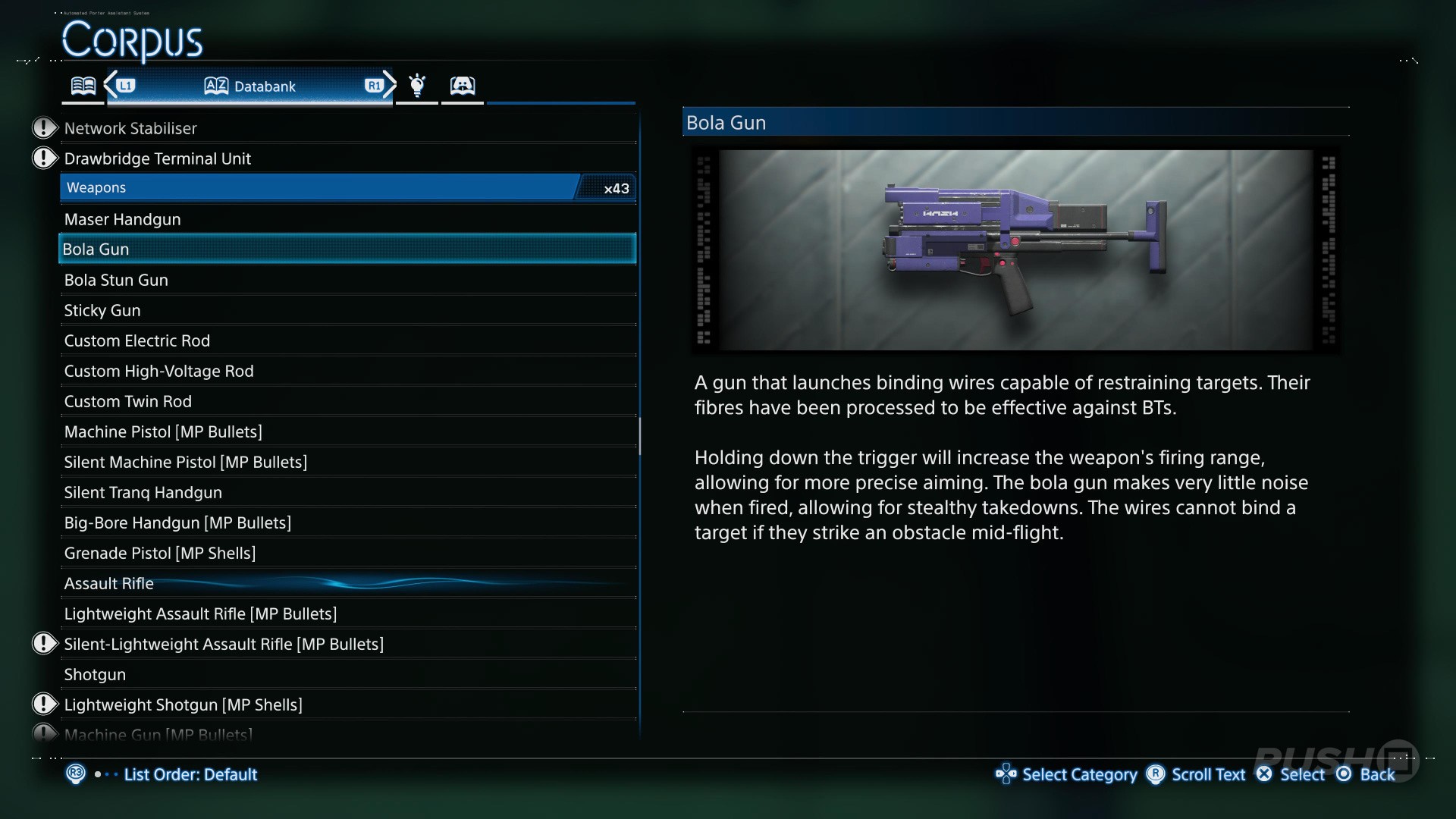Select the Bola Stun Gun entry

click(116, 280)
